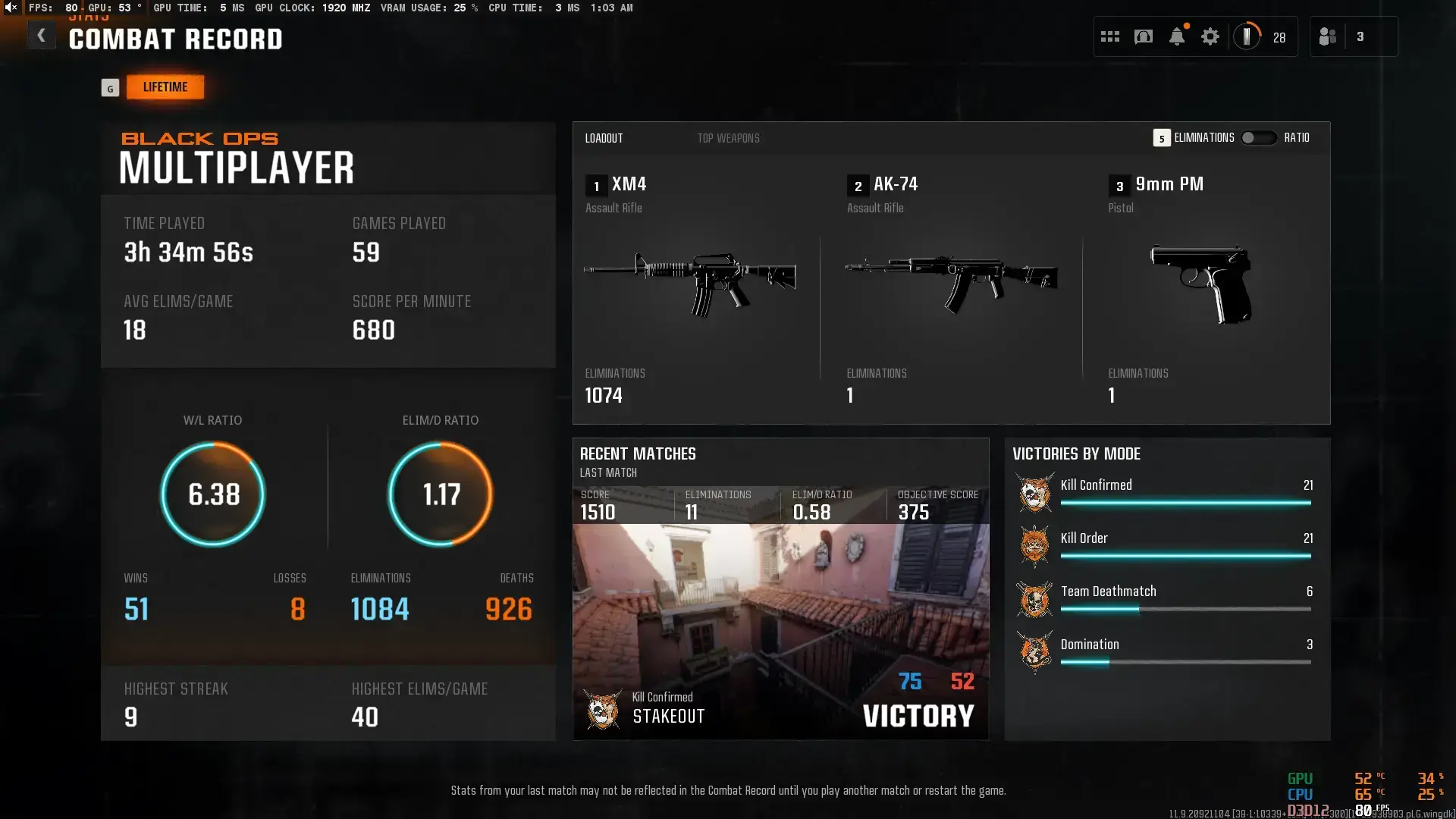Open the social friends panel

pyautogui.click(x=1328, y=36)
